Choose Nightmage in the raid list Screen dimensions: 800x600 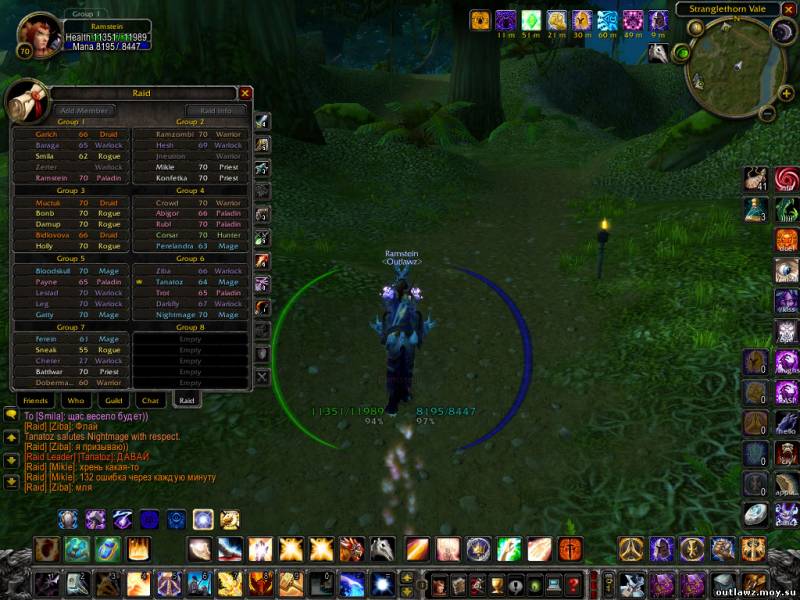point(190,315)
